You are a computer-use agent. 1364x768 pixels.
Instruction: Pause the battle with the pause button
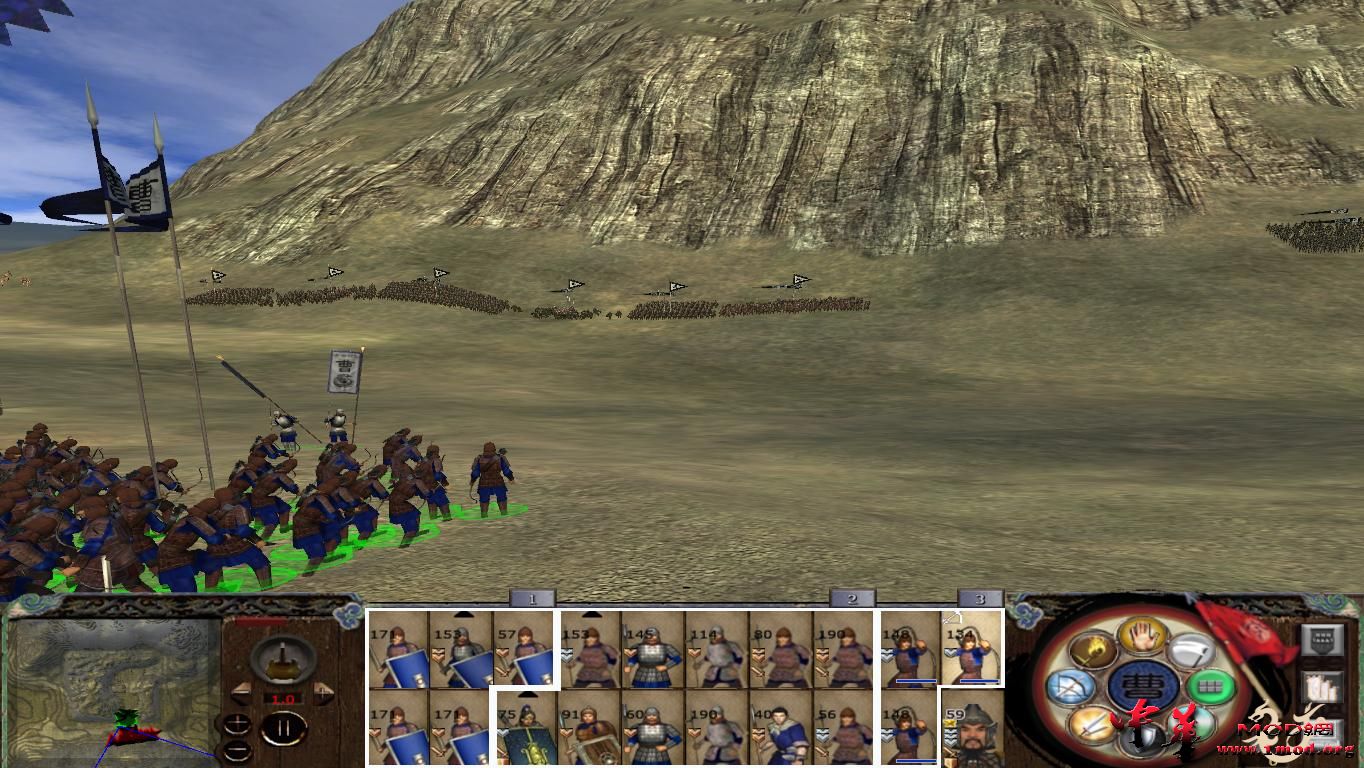click(x=285, y=727)
